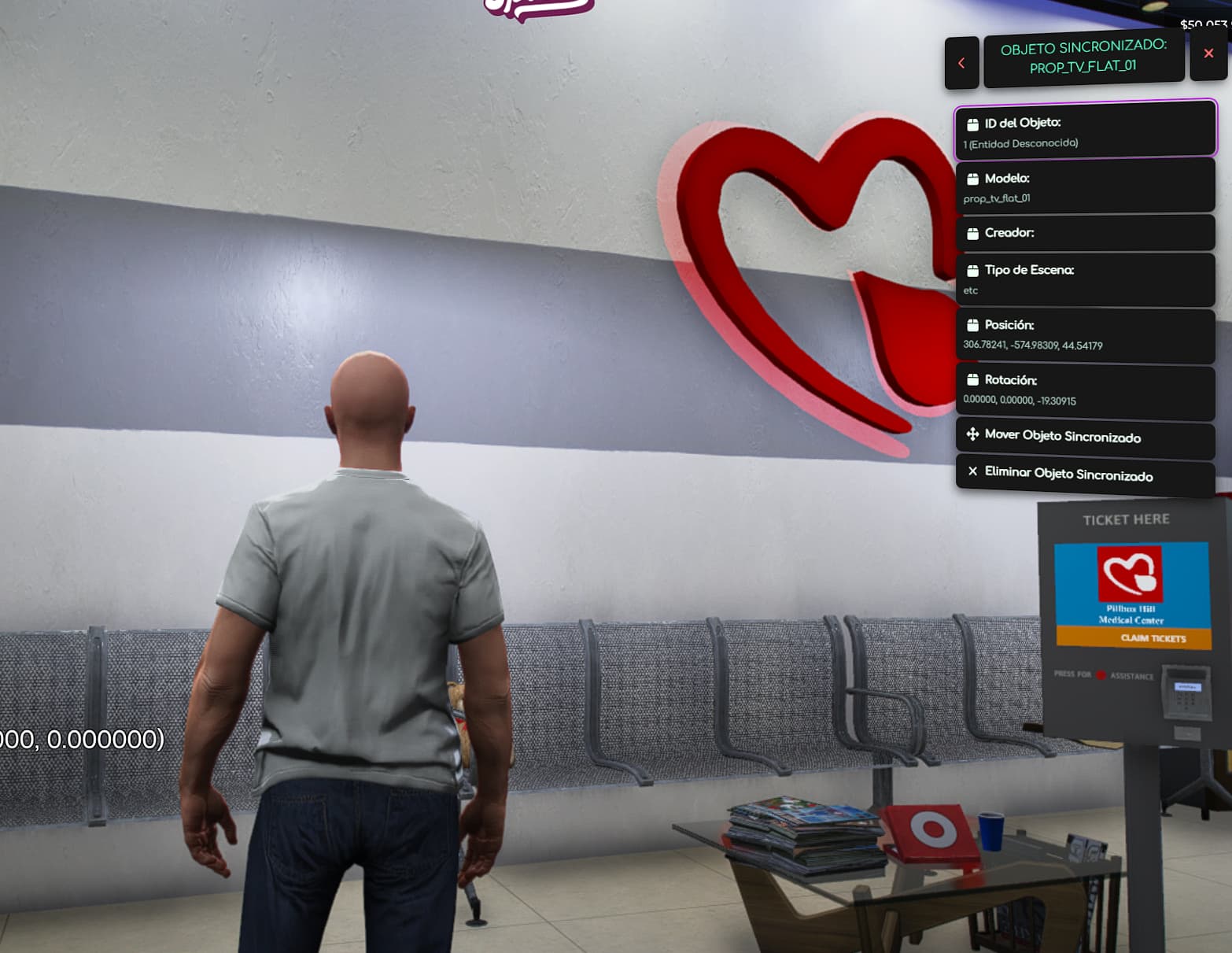Click the box icon beside "Rotación"

pos(972,379)
